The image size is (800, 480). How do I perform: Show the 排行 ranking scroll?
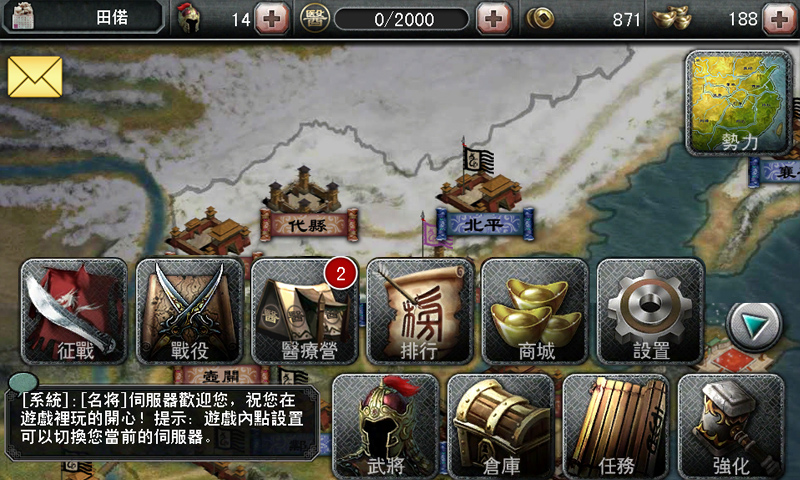(420, 311)
